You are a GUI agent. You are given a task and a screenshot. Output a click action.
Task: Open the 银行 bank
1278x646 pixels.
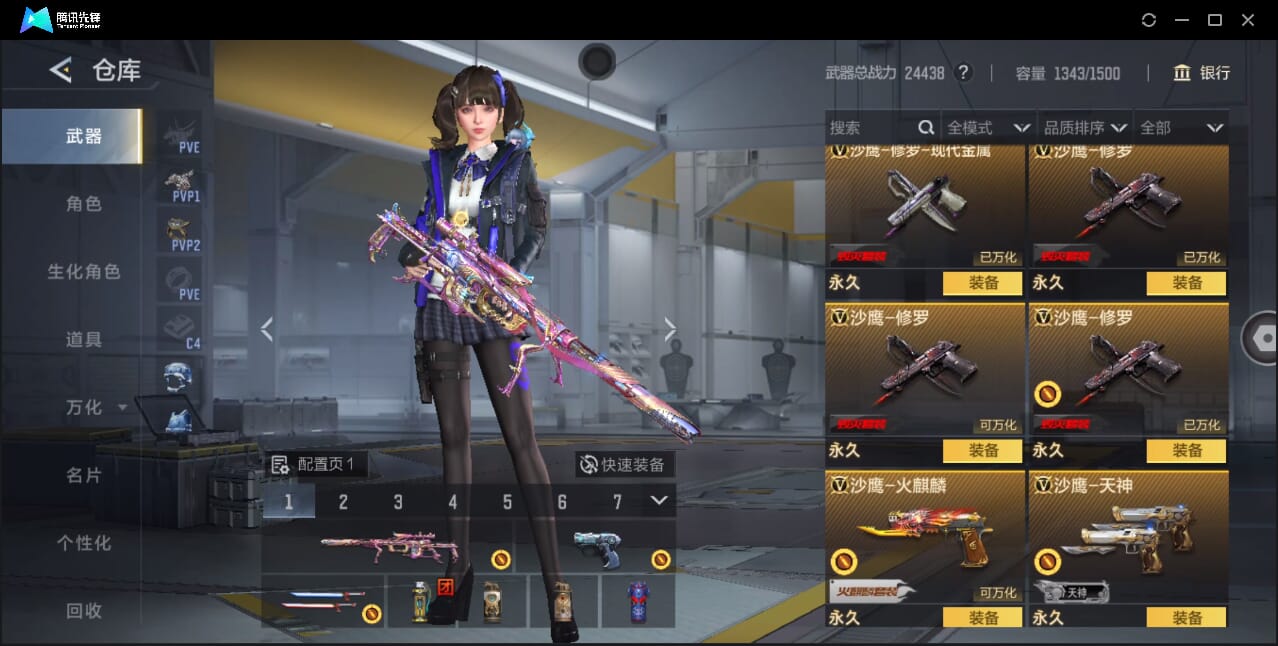point(1201,73)
